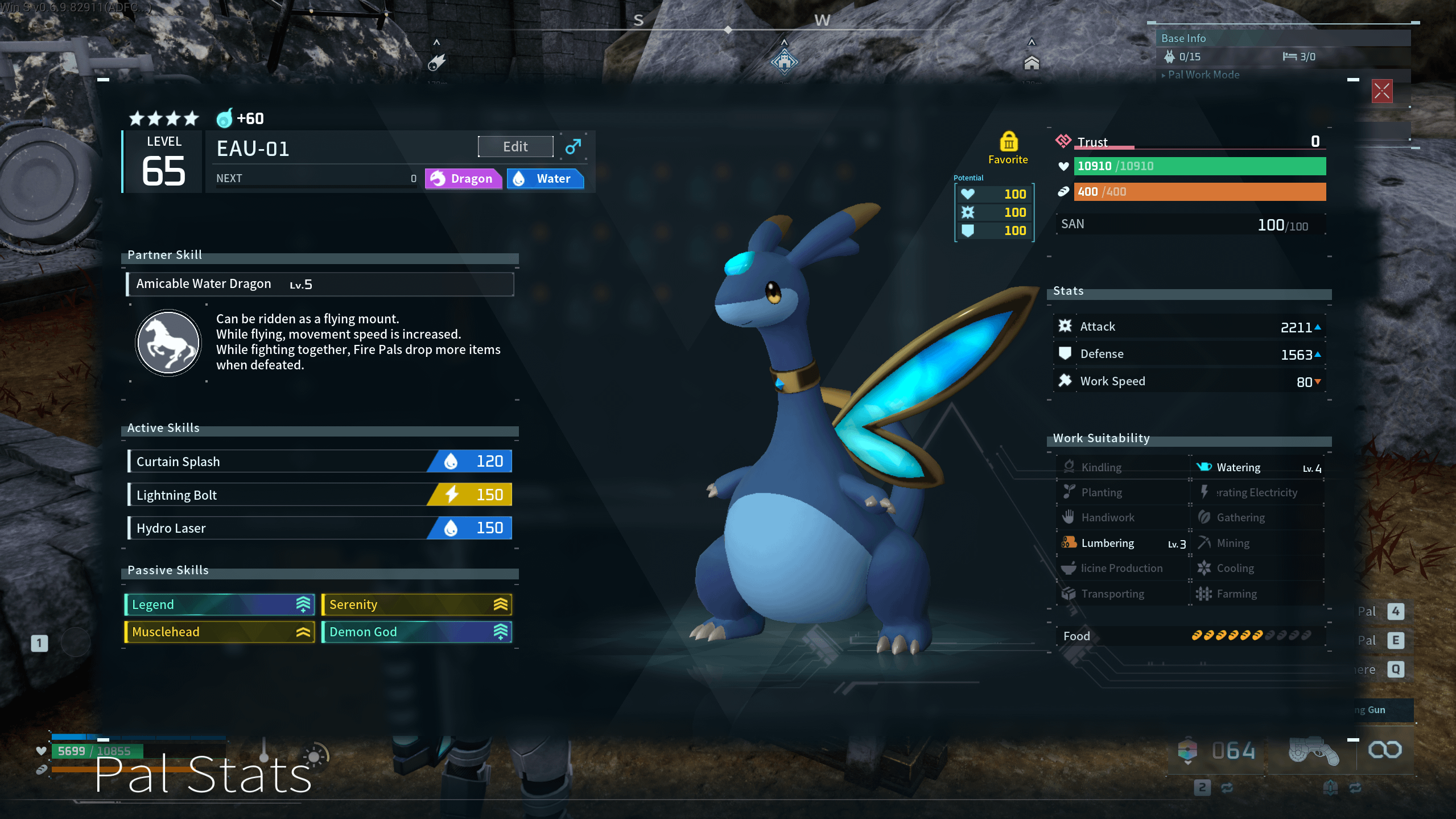Click the Musclehead passive skill
The image size is (1456, 819).
(220, 632)
